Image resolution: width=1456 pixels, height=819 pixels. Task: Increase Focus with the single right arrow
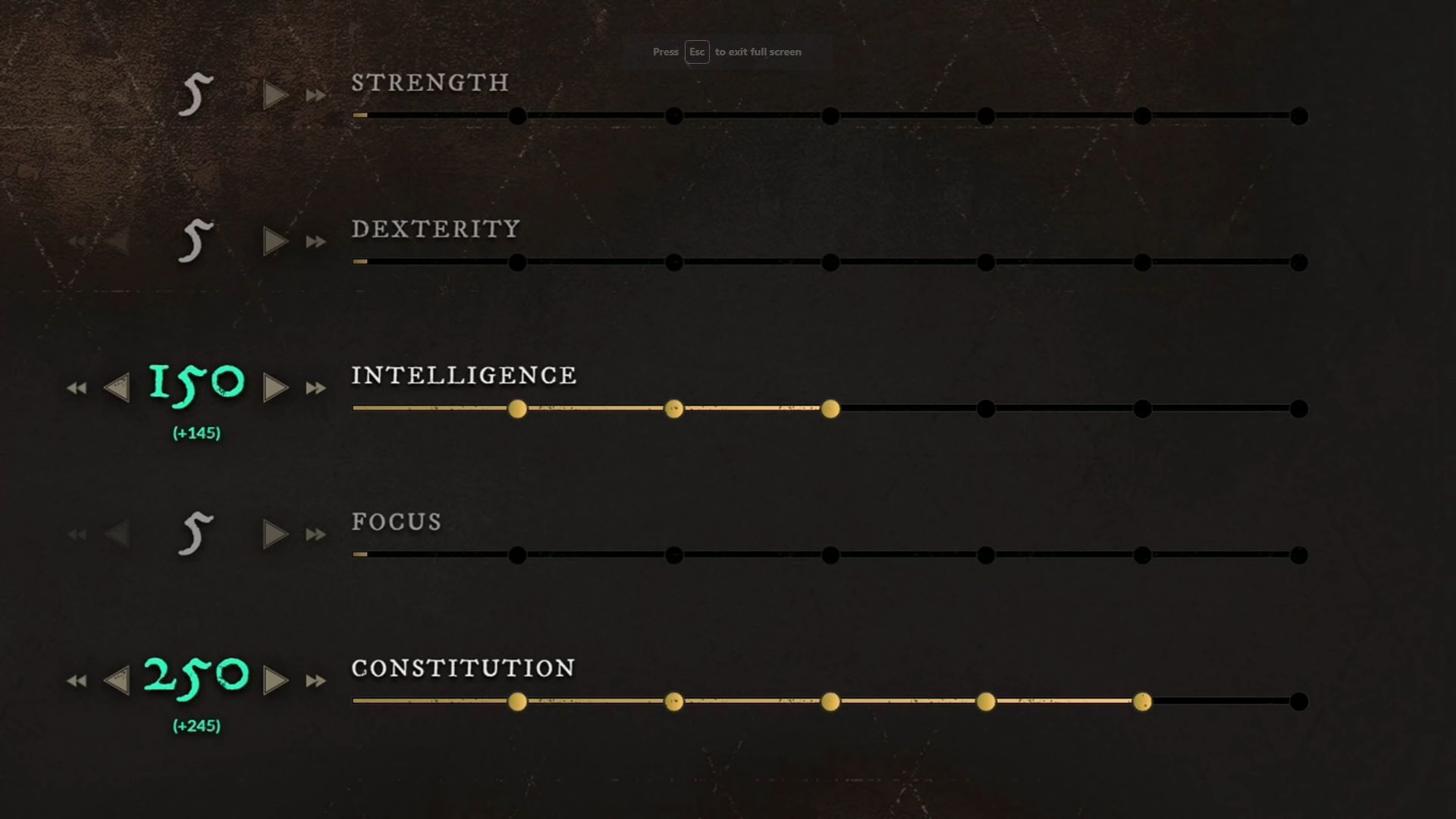(274, 534)
